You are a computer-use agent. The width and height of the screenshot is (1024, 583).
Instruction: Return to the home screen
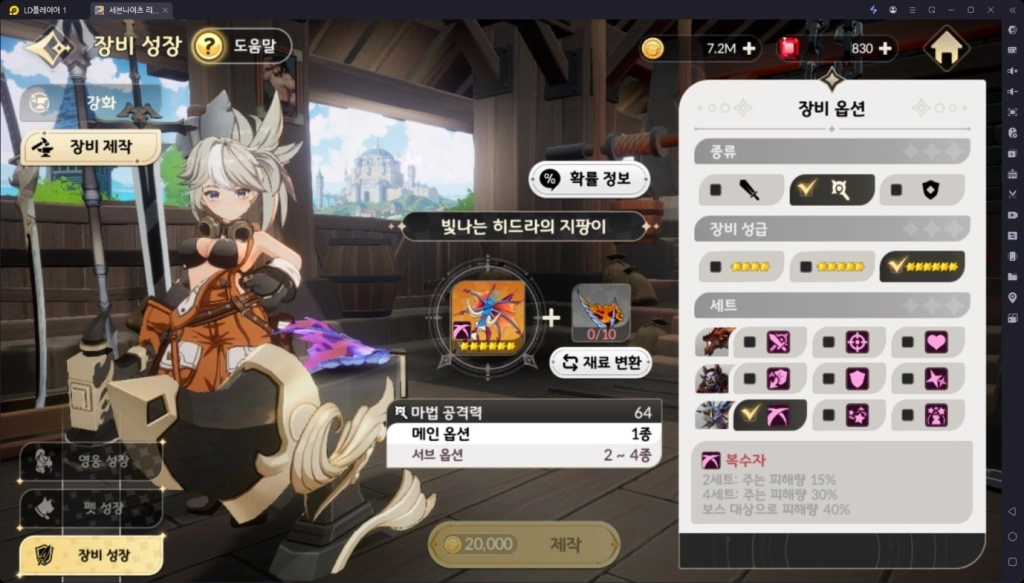[x=946, y=48]
